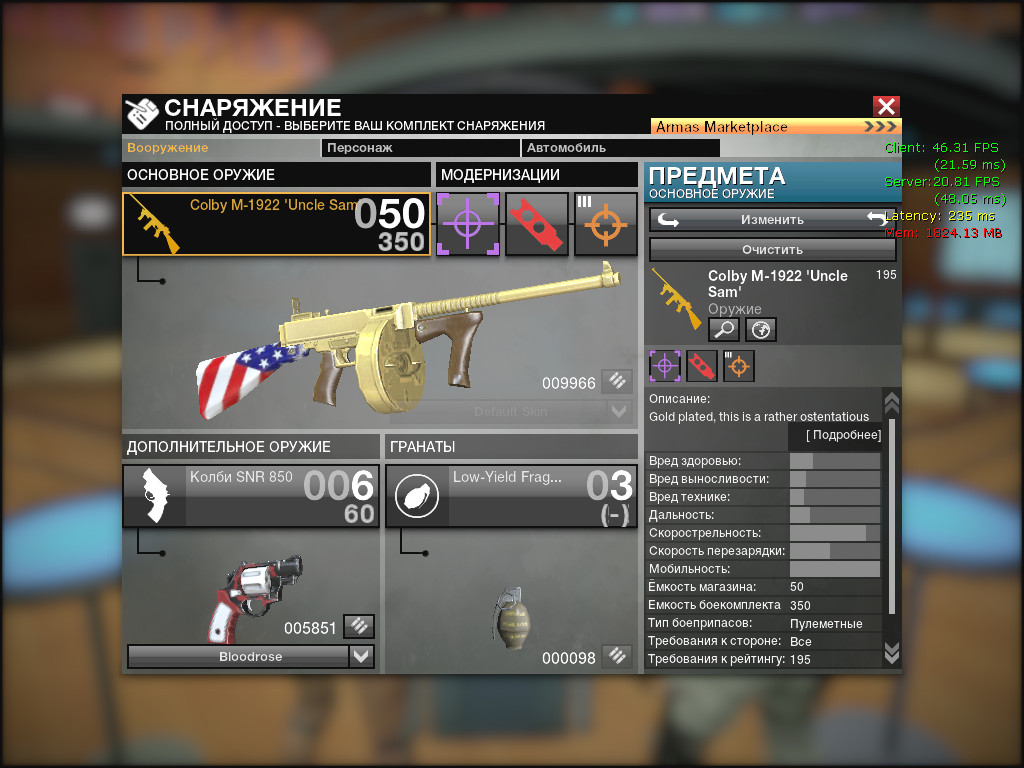Choose the red magazine modification slot
The image size is (1024, 768).
[x=537, y=224]
